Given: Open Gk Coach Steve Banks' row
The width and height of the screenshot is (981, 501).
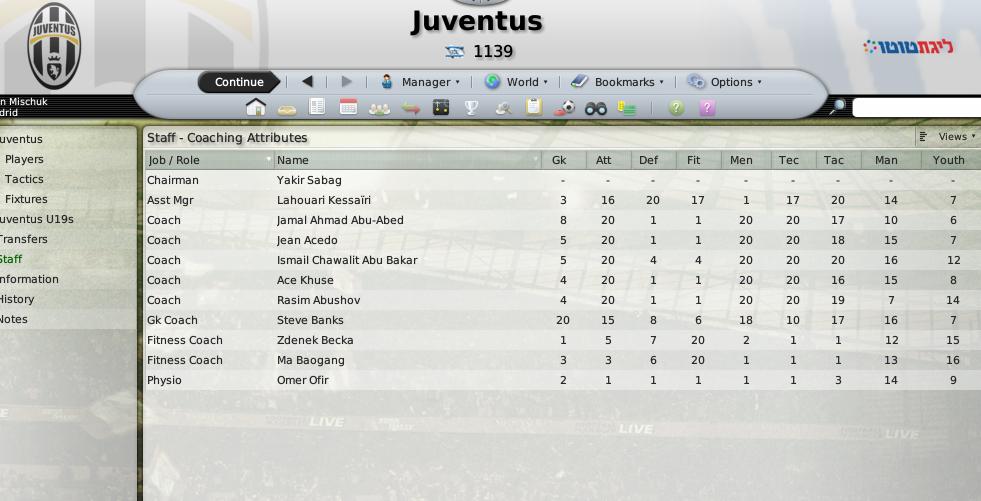Looking at the screenshot, I should pos(310,320).
